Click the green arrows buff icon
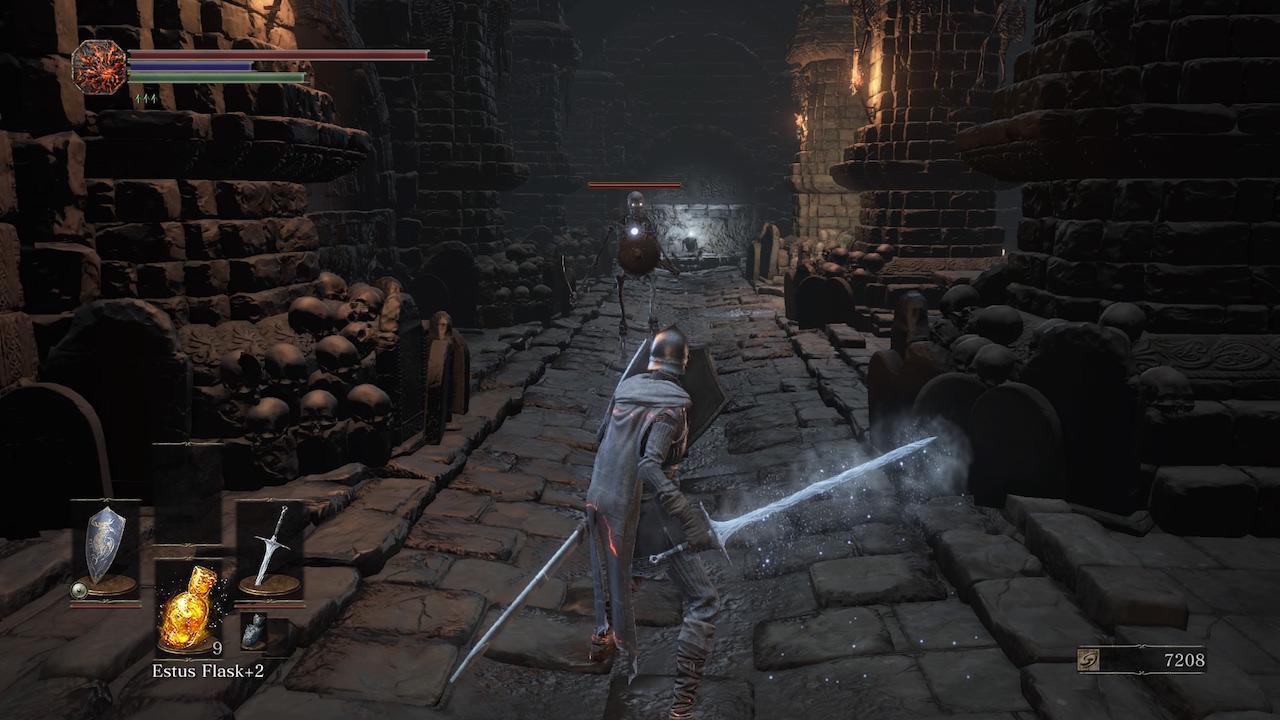Image resolution: width=1280 pixels, height=720 pixels. point(145,99)
